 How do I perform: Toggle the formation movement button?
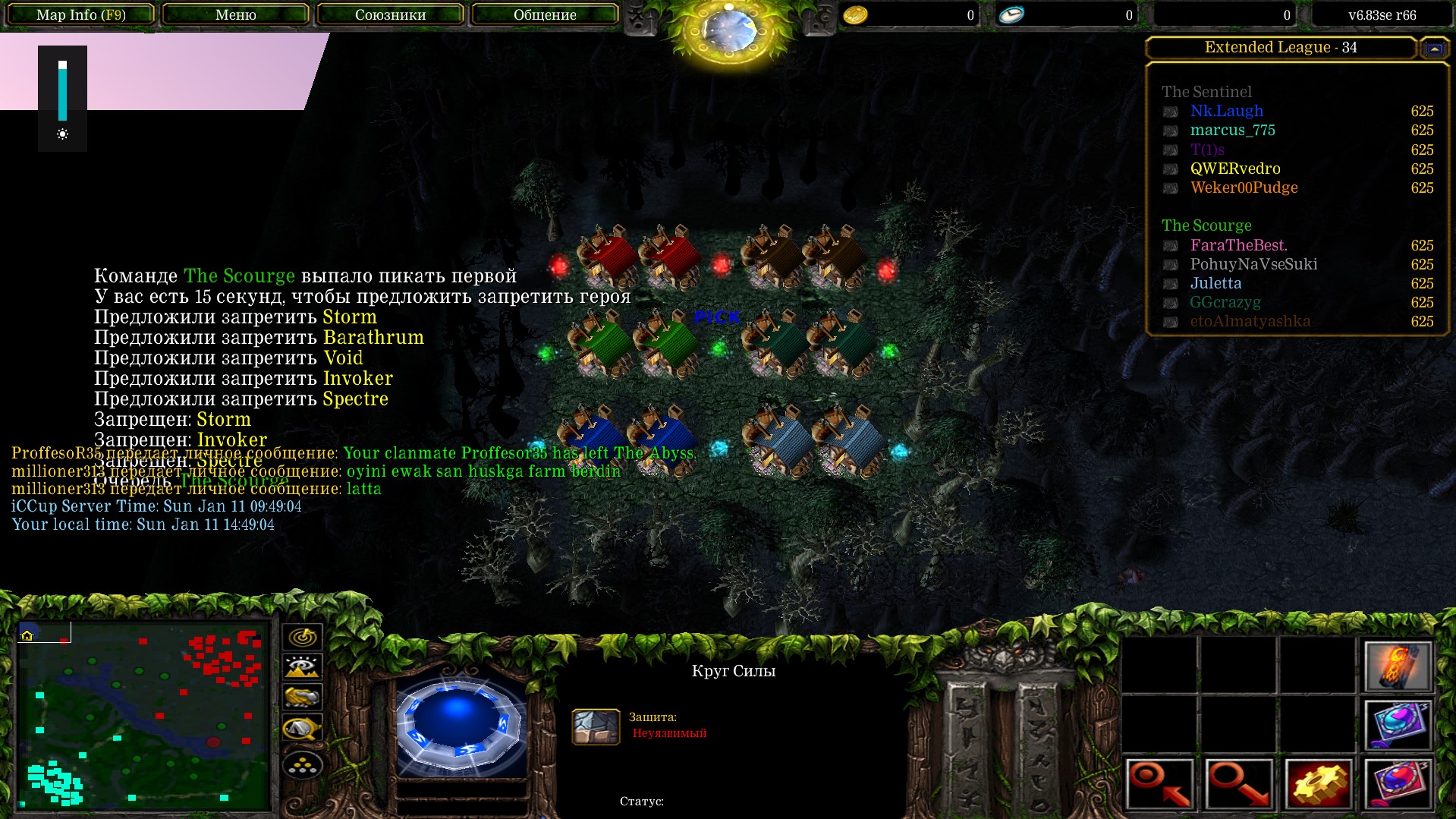click(x=302, y=764)
